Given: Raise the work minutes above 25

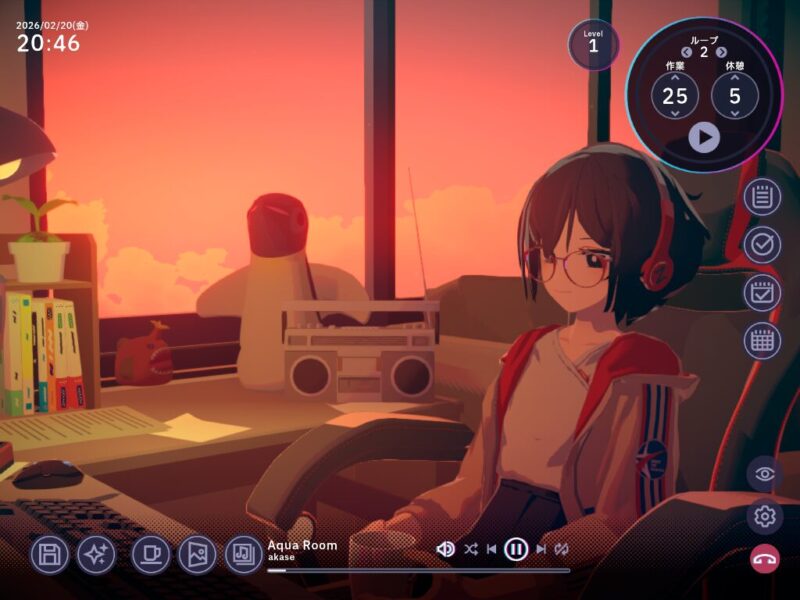Looking at the screenshot, I should coord(675,77).
